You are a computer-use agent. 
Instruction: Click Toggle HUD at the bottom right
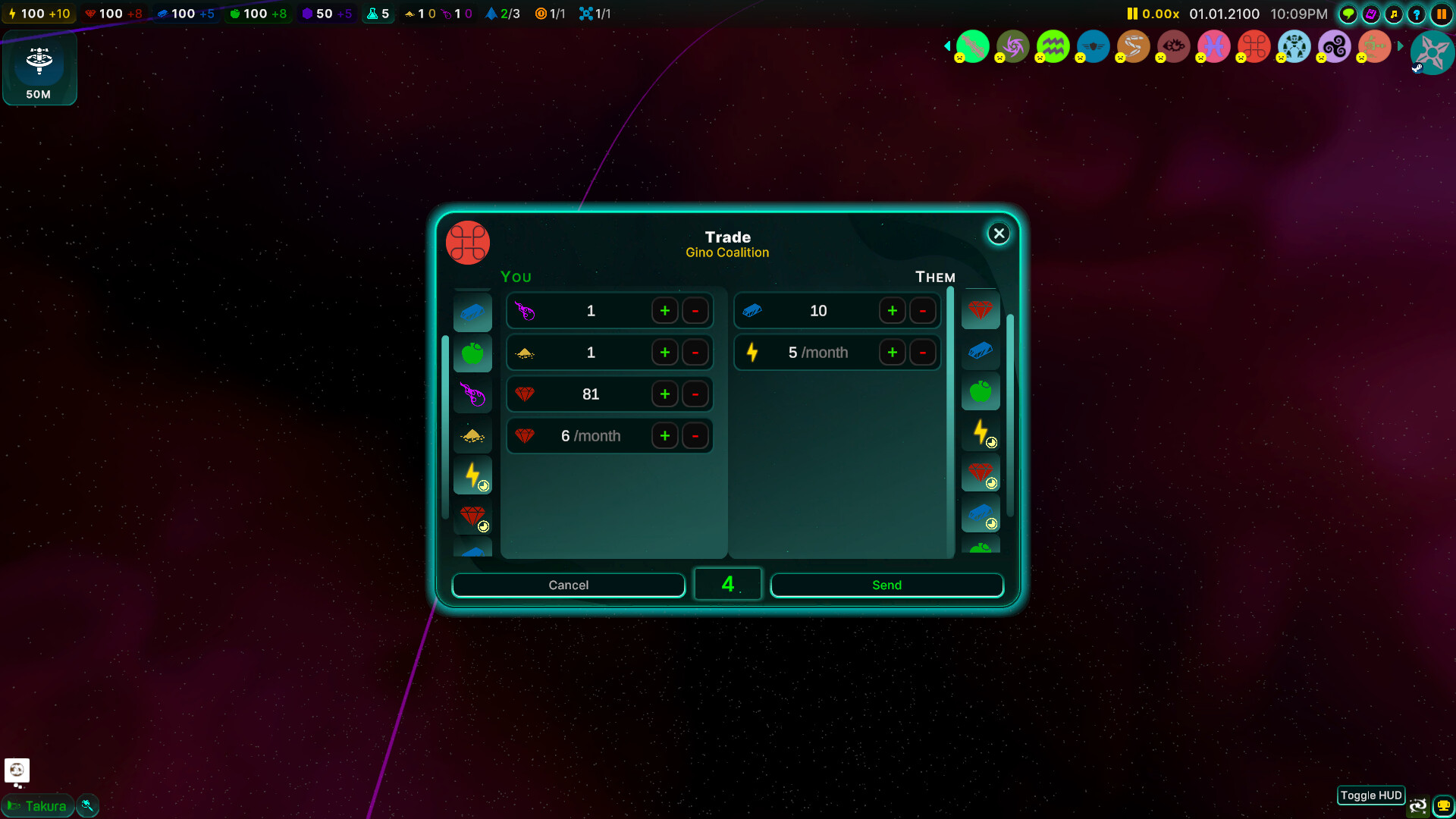(x=1370, y=795)
